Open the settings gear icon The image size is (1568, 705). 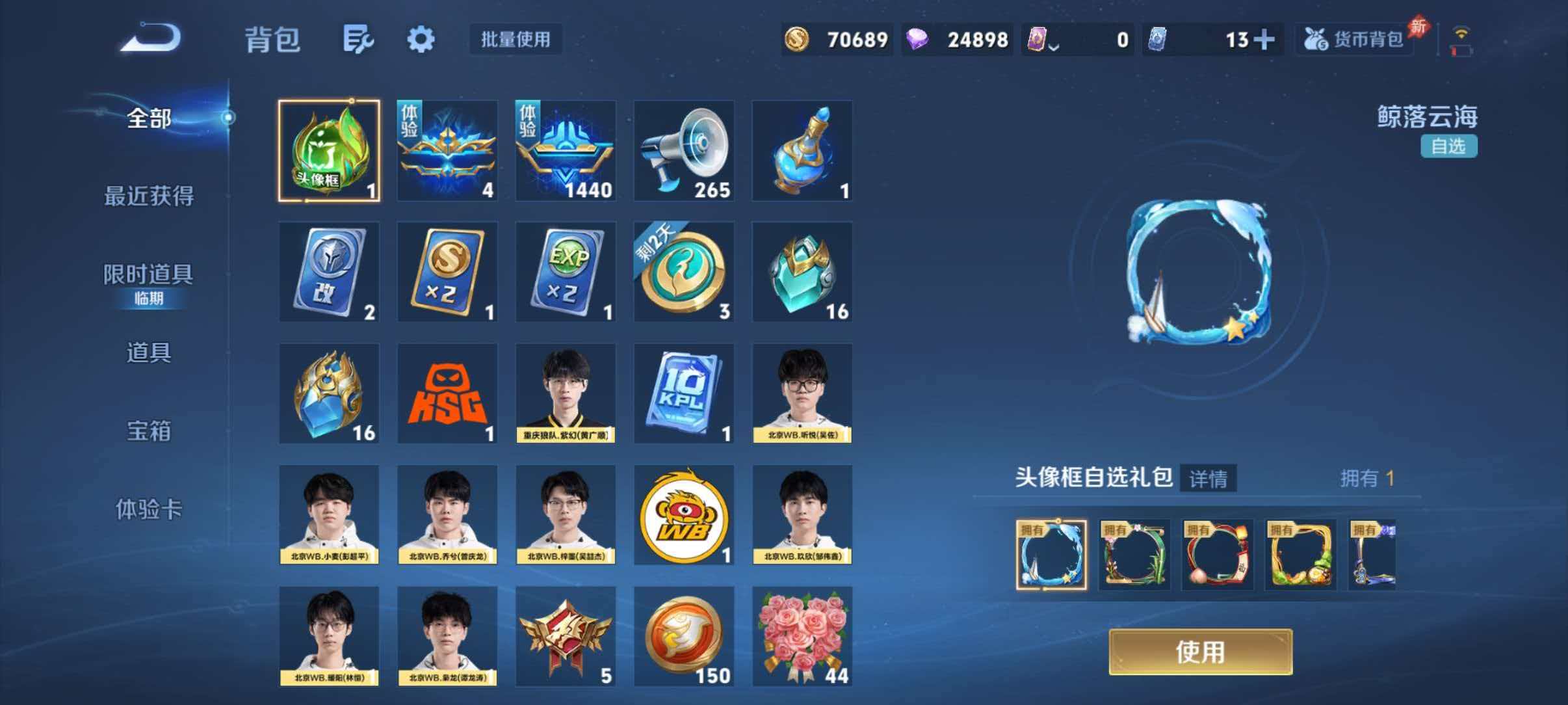point(420,39)
